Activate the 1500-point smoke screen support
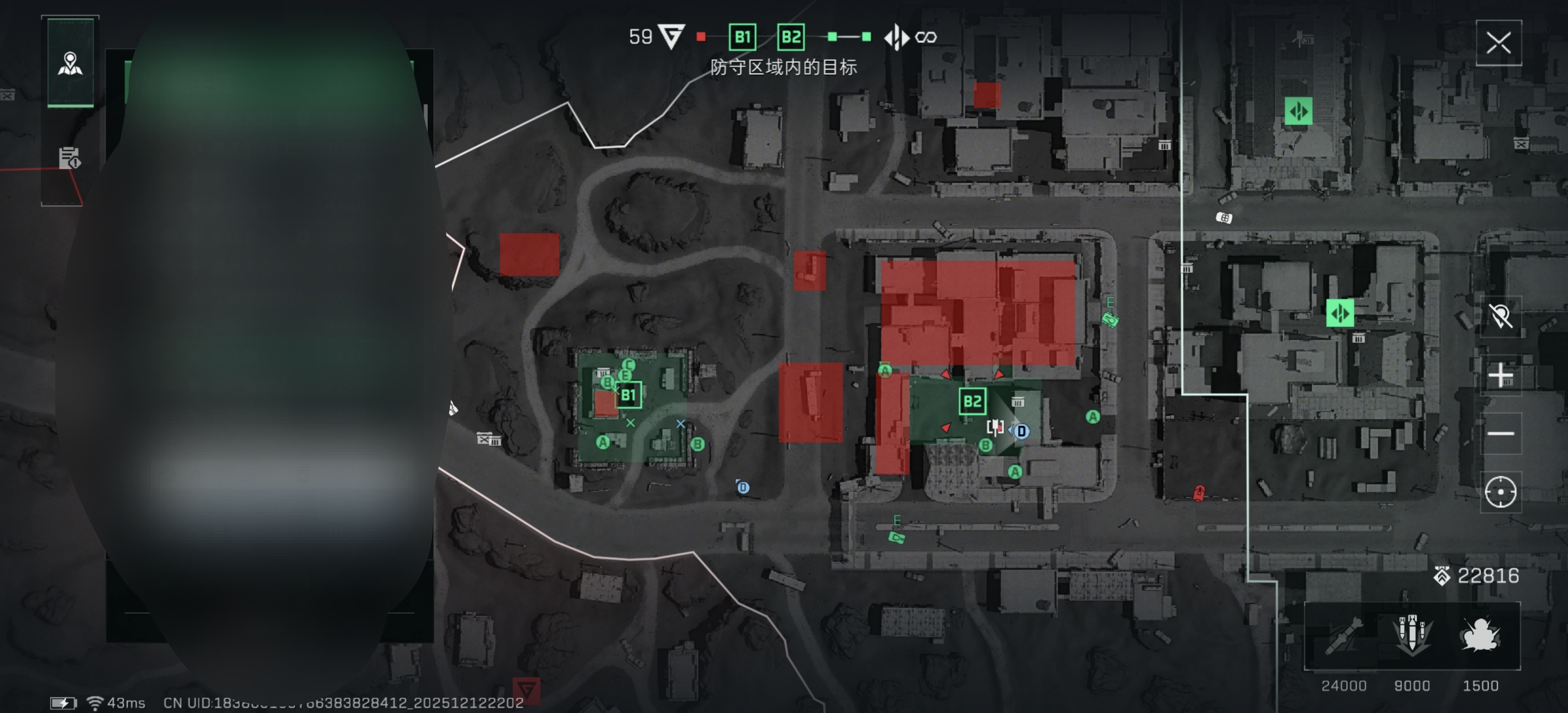1568x713 pixels. click(x=1480, y=637)
